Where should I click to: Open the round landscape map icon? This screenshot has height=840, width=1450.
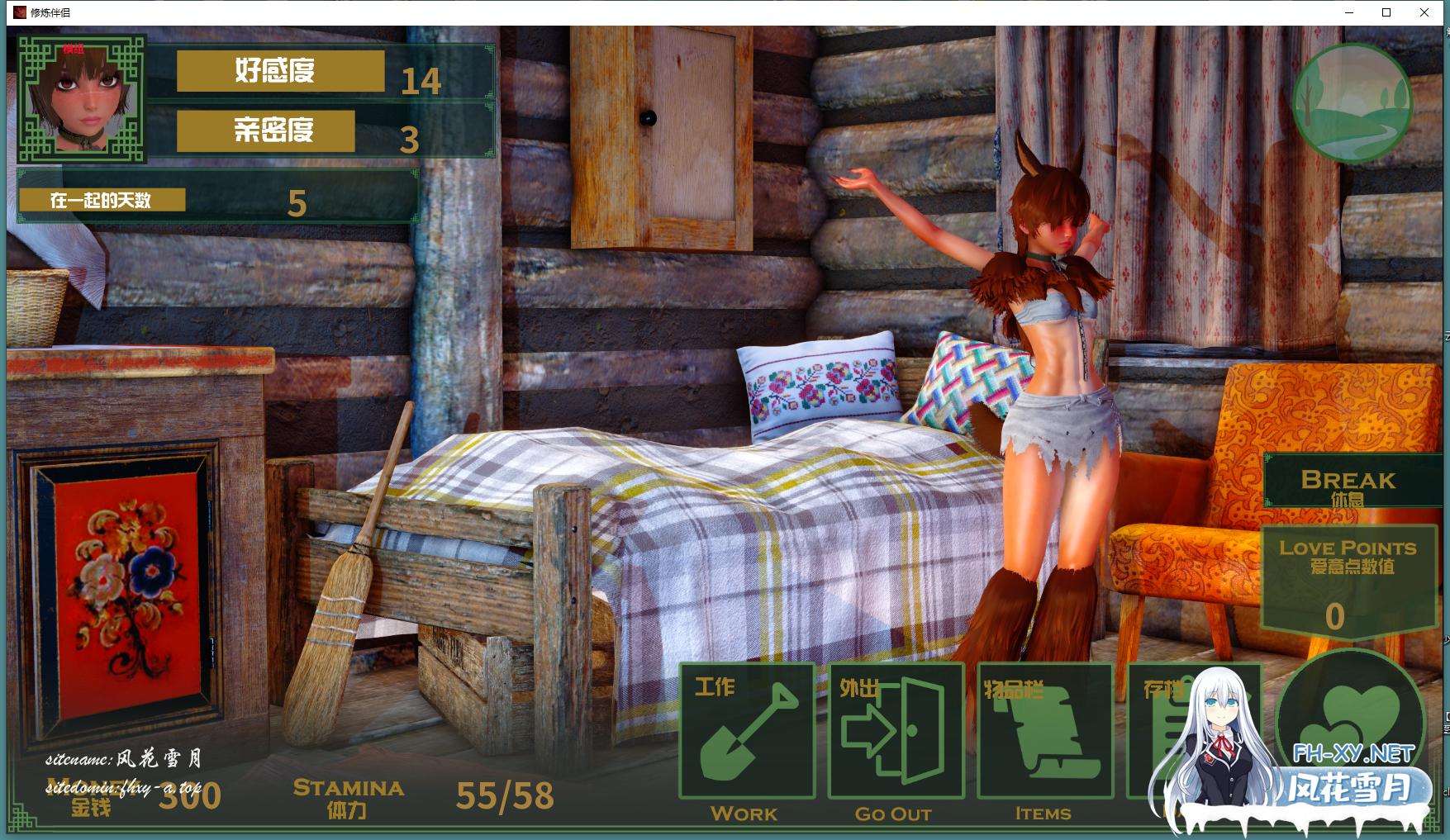pyautogui.click(x=1352, y=103)
